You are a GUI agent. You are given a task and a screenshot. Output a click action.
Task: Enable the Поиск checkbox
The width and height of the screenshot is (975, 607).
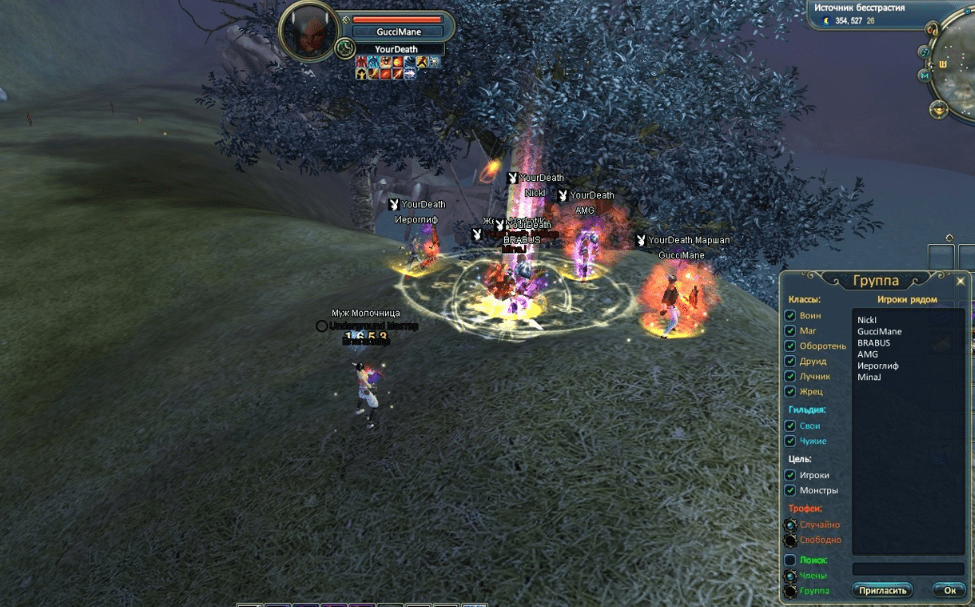(x=790, y=560)
